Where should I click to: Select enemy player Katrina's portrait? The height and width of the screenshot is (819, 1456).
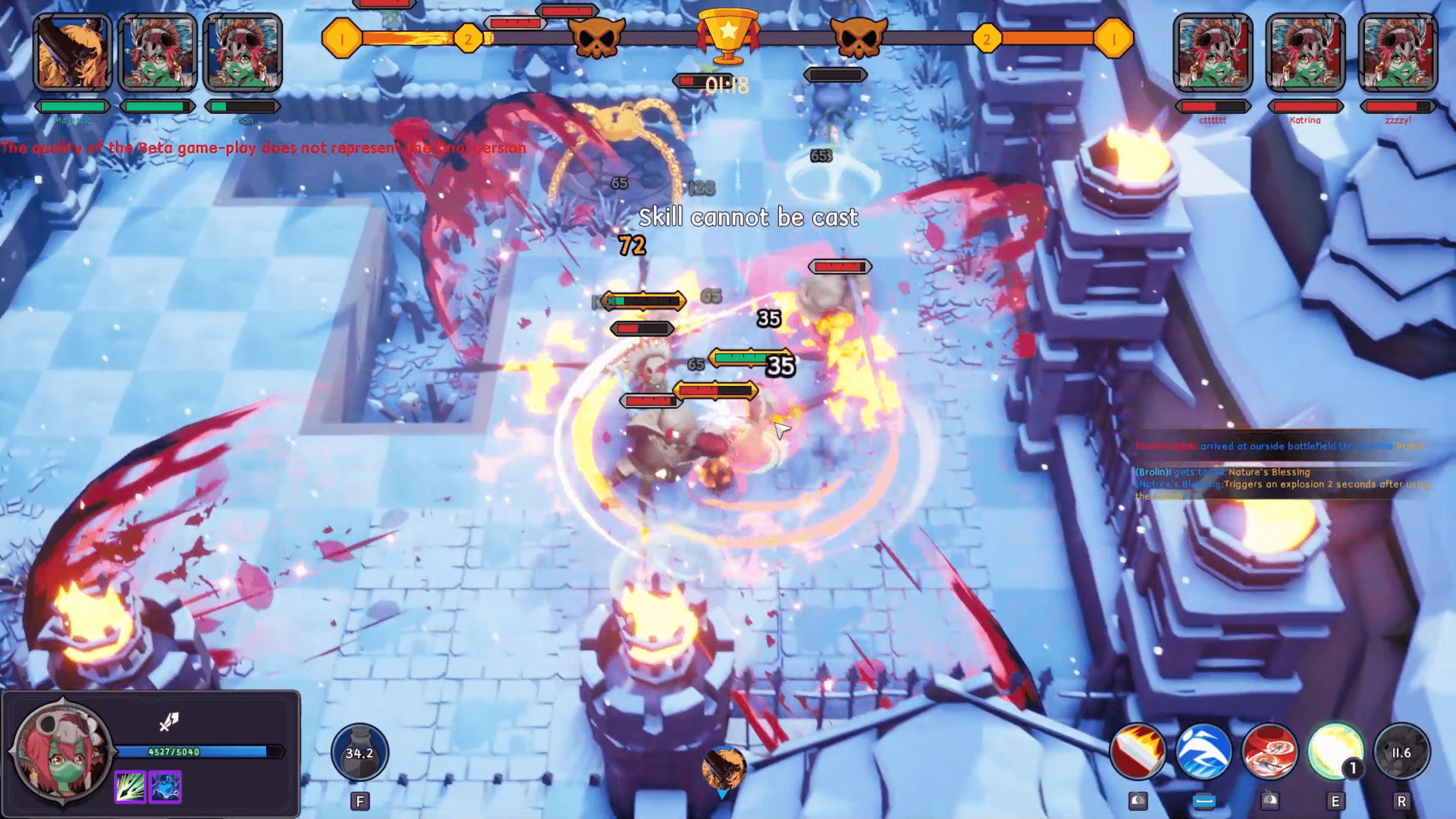tap(1305, 52)
